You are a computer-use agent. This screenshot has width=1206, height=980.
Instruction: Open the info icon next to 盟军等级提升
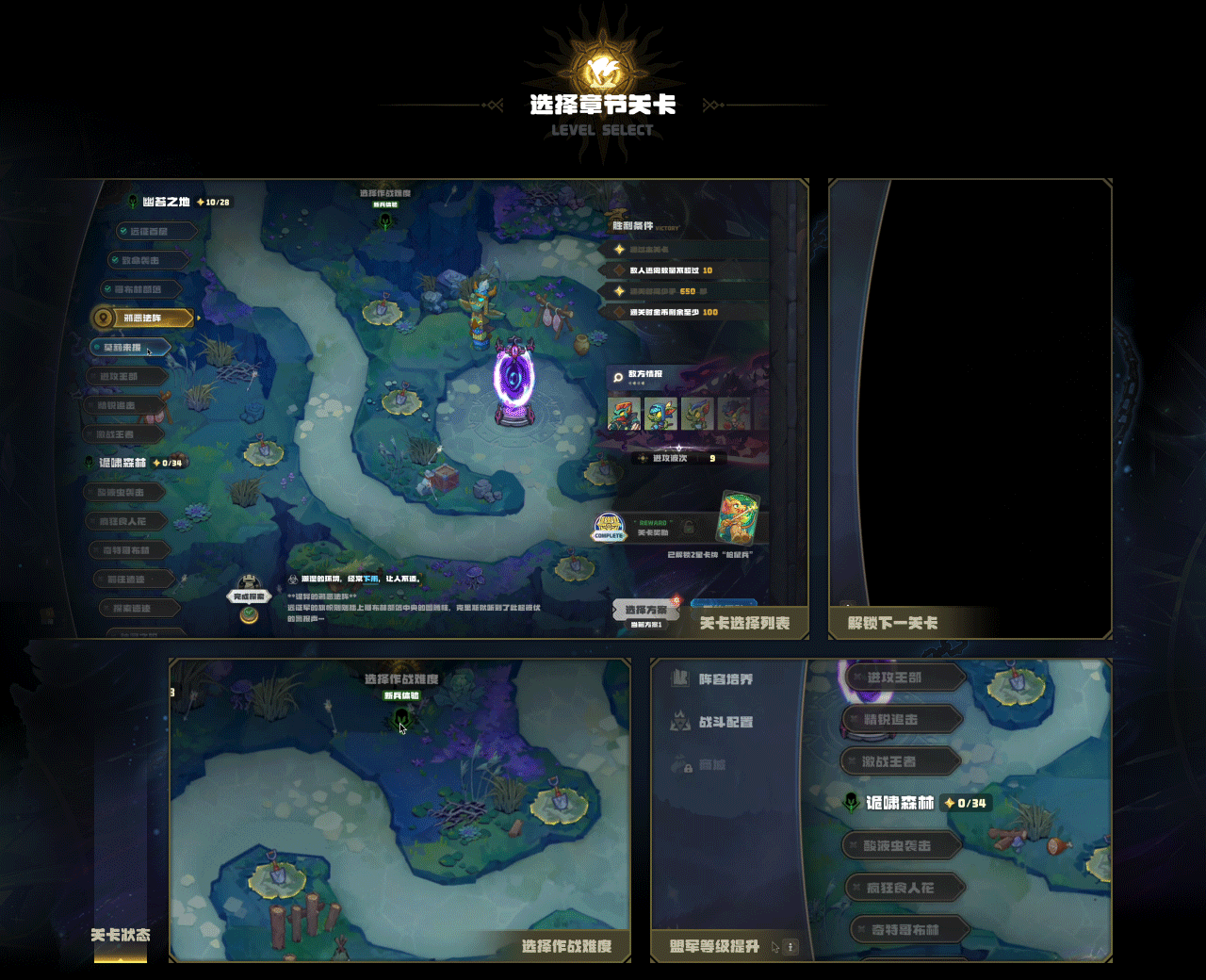pos(791,947)
